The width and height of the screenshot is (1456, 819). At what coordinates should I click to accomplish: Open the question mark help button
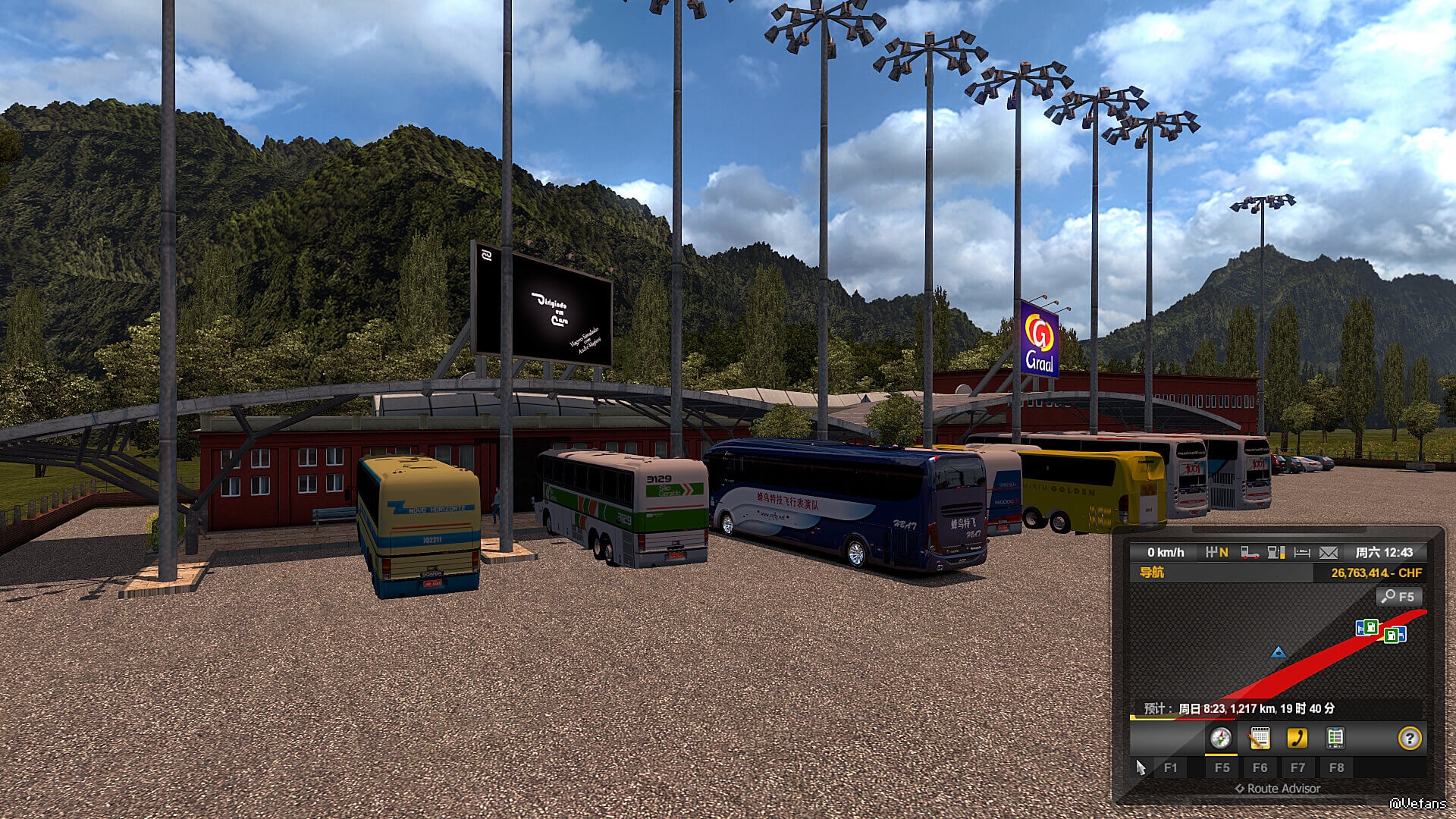tap(1409, 738)
